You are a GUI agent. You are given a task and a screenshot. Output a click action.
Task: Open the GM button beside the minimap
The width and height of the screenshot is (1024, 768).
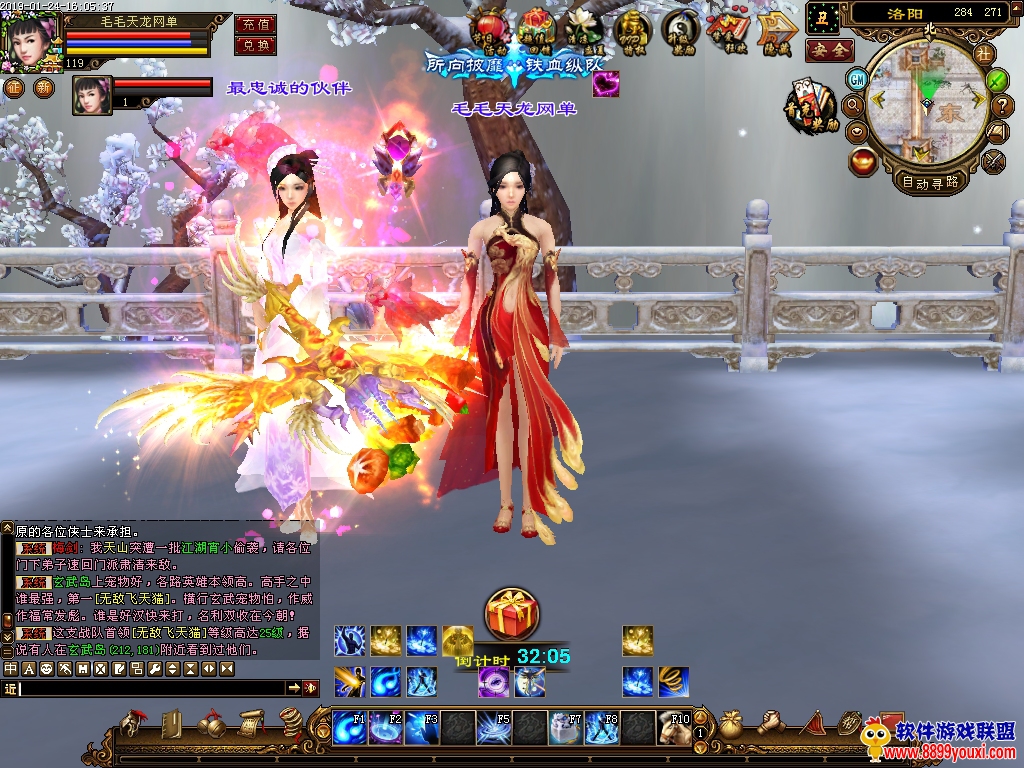tap(857, 79)
